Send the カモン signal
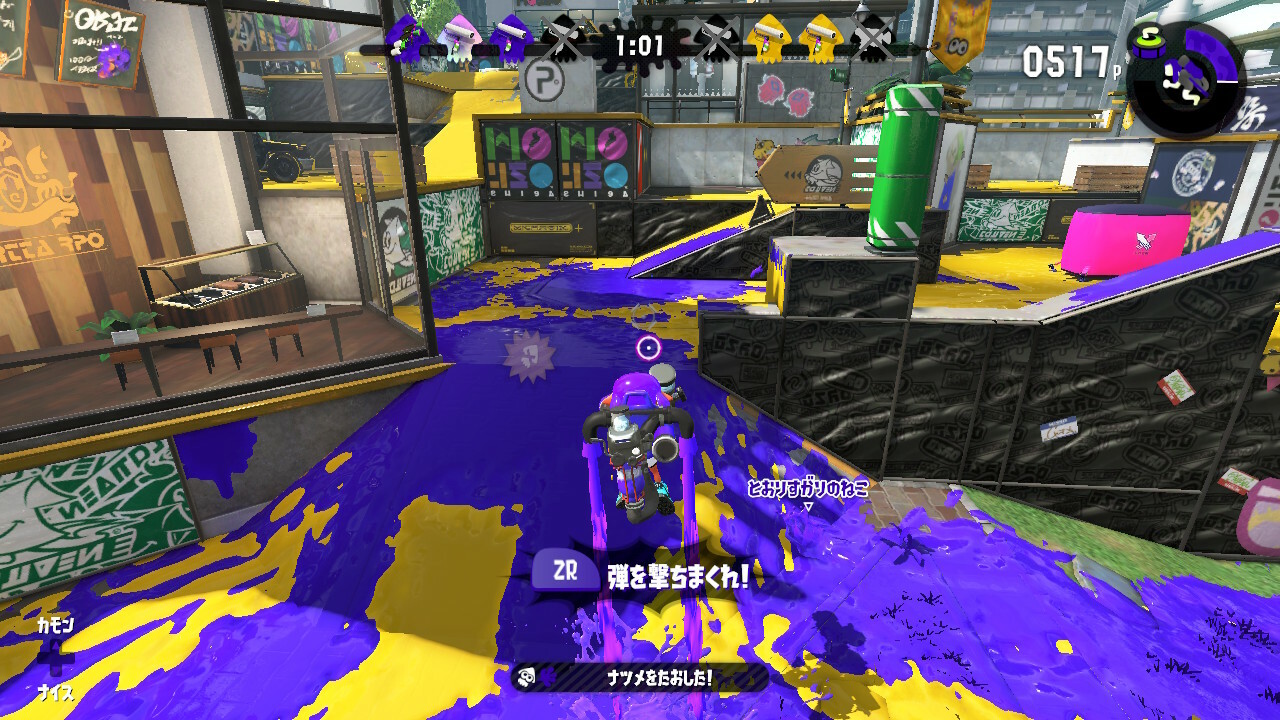Image resolution: width=1280 pixels, height=720 pixels. pyautogui.click(x=55, y=625)
